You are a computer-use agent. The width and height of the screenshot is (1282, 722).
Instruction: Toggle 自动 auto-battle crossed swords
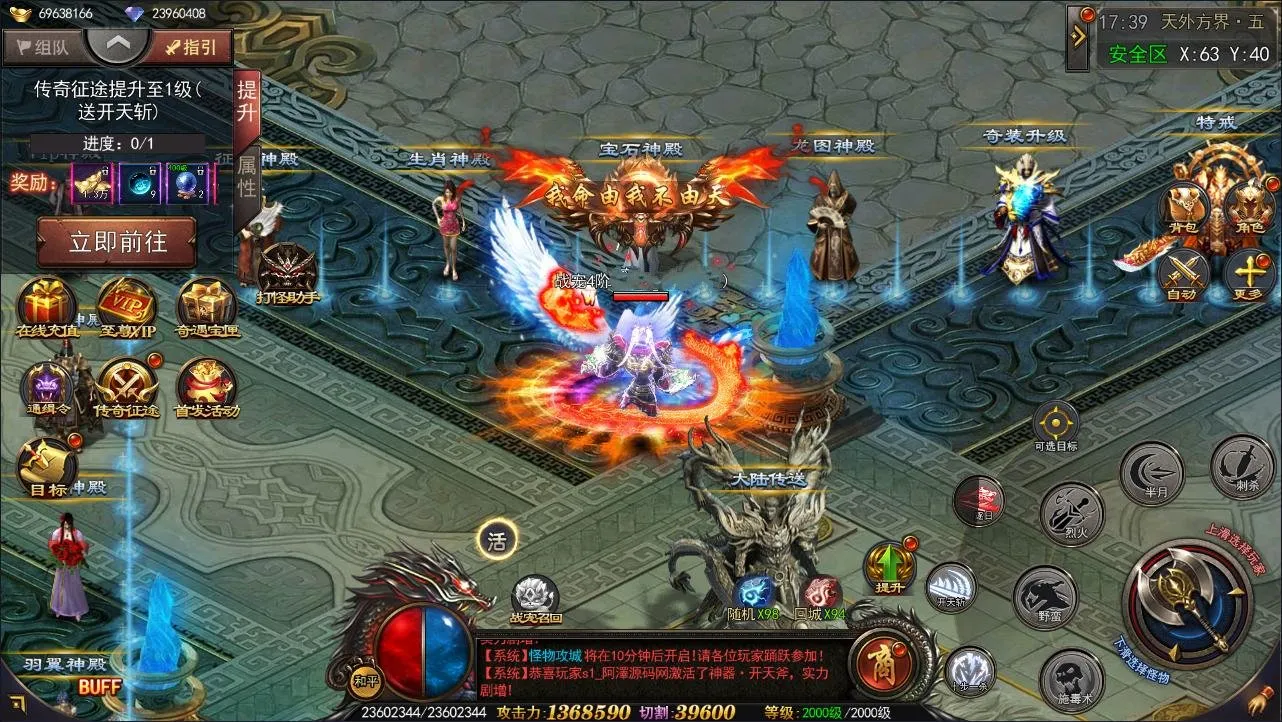1182,272
